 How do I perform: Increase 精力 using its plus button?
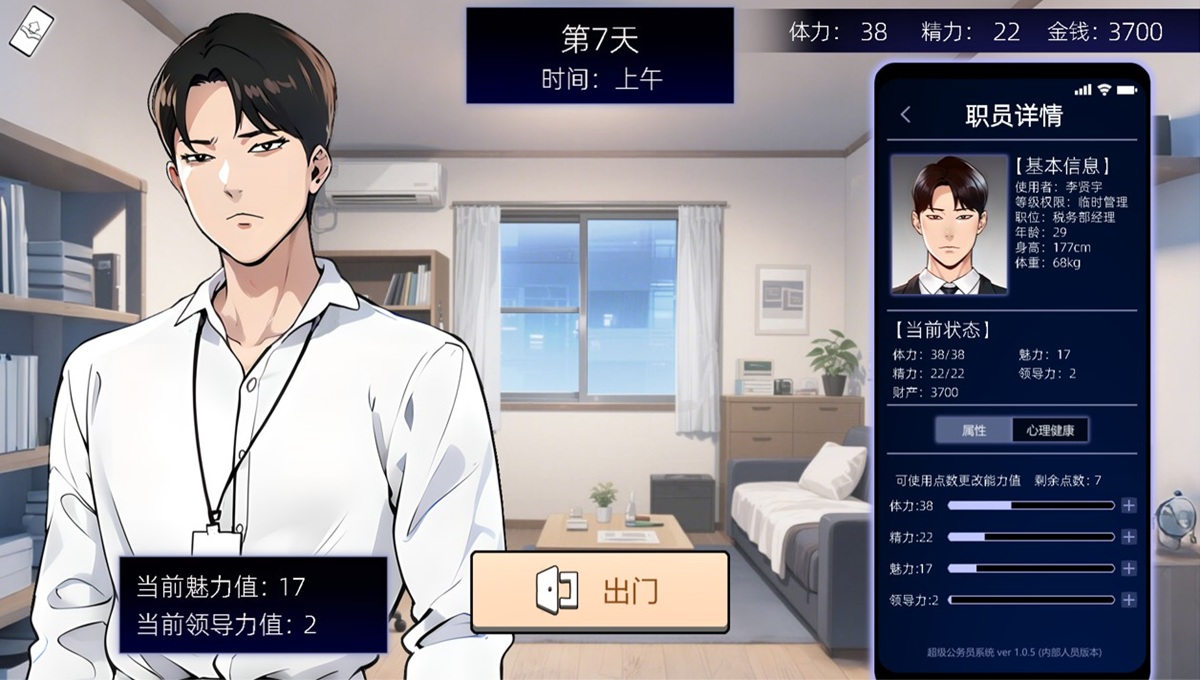pos(1129,537)
